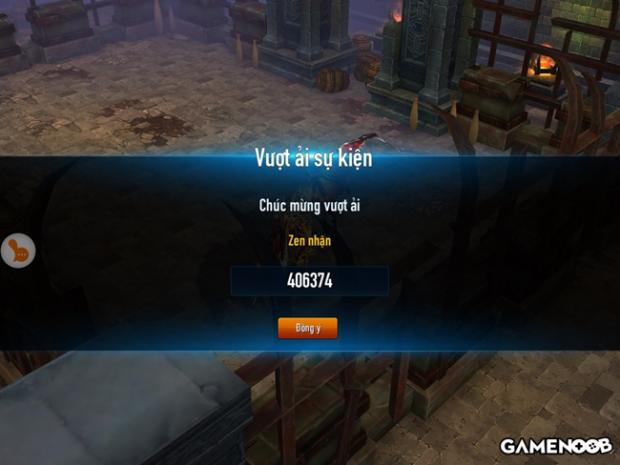Image resolution: width=620 pixels, height=465 pixels.
Task: Confirm reward with the Đồng ý button
Action: 307,328
